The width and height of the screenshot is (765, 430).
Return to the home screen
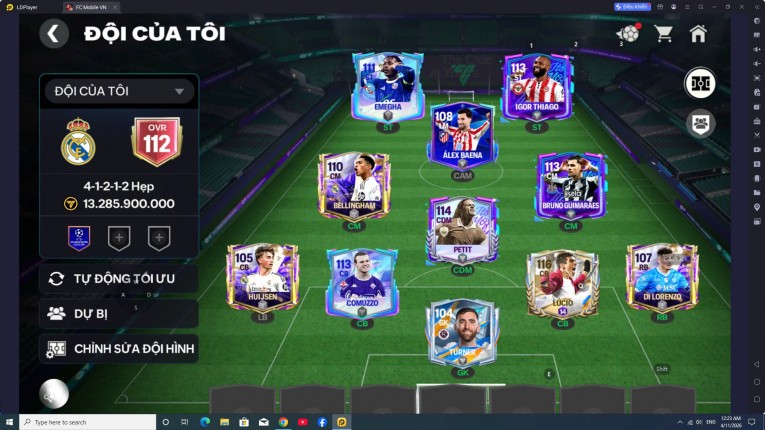click(698, 34)
